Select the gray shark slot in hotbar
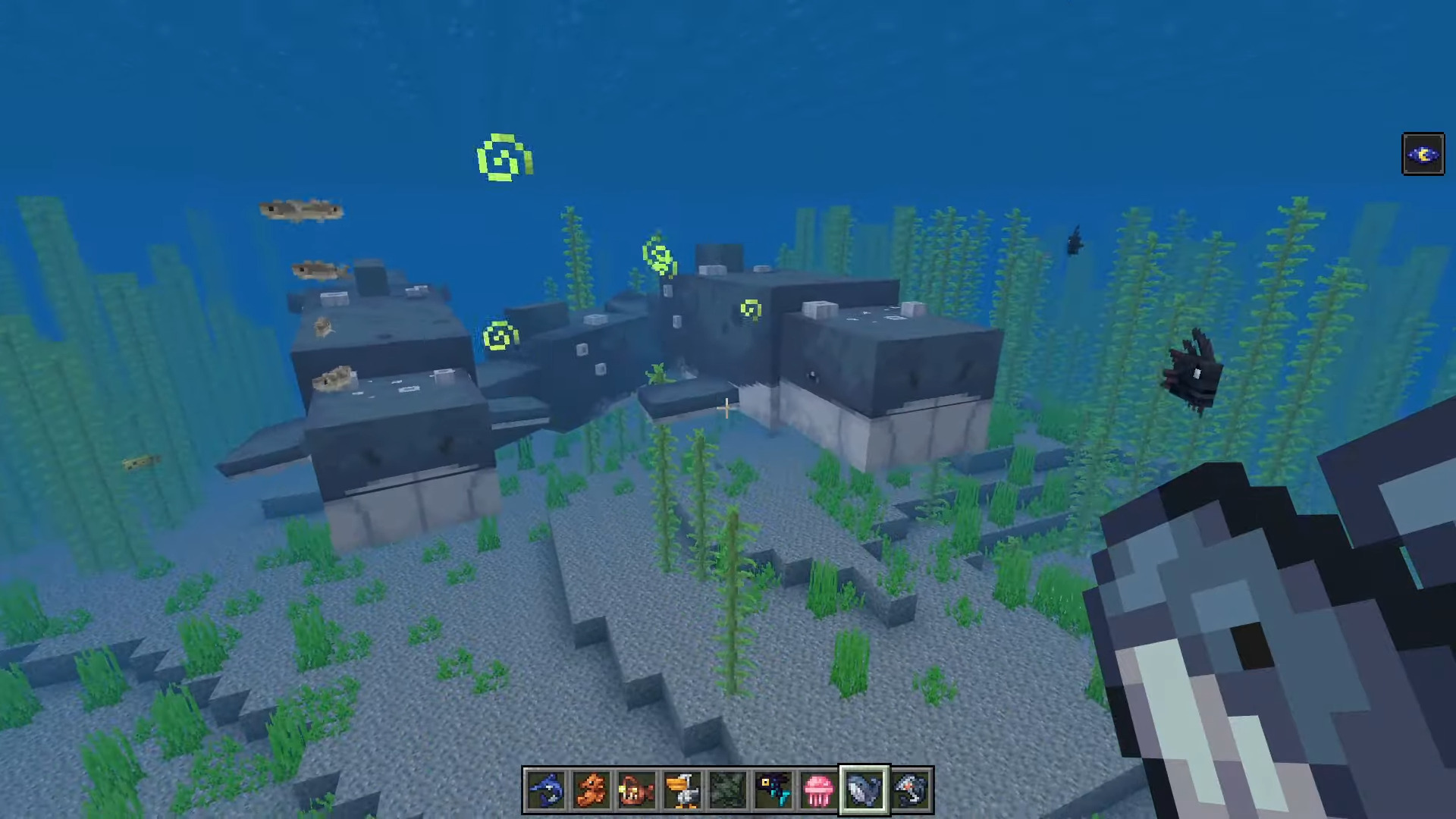This screenshot has height=819, width=1456. [910, 790]
